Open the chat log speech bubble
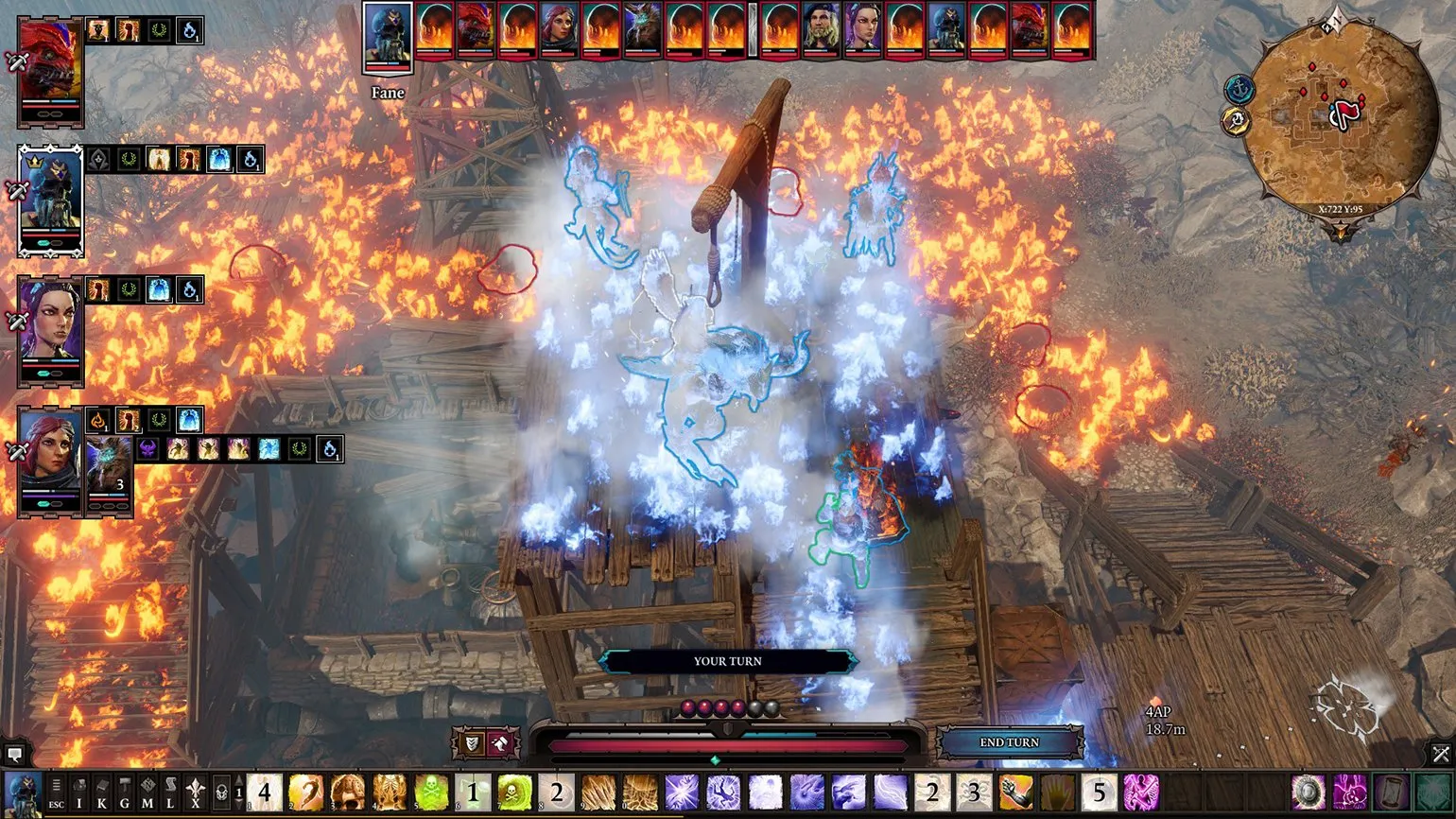 tap(14, 755)
